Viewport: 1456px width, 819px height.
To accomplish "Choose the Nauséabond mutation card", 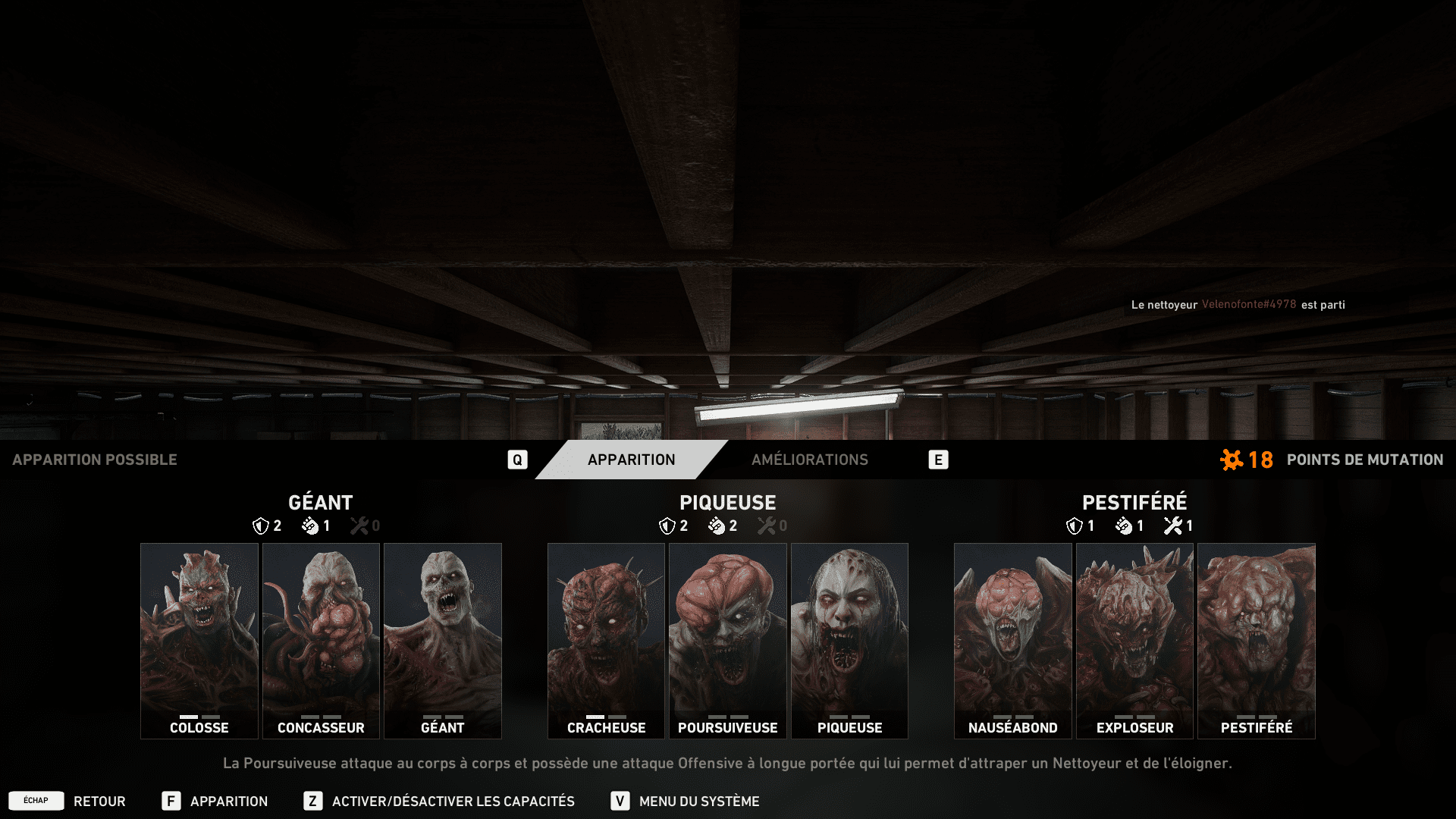I will click(x=1013, y=641).
